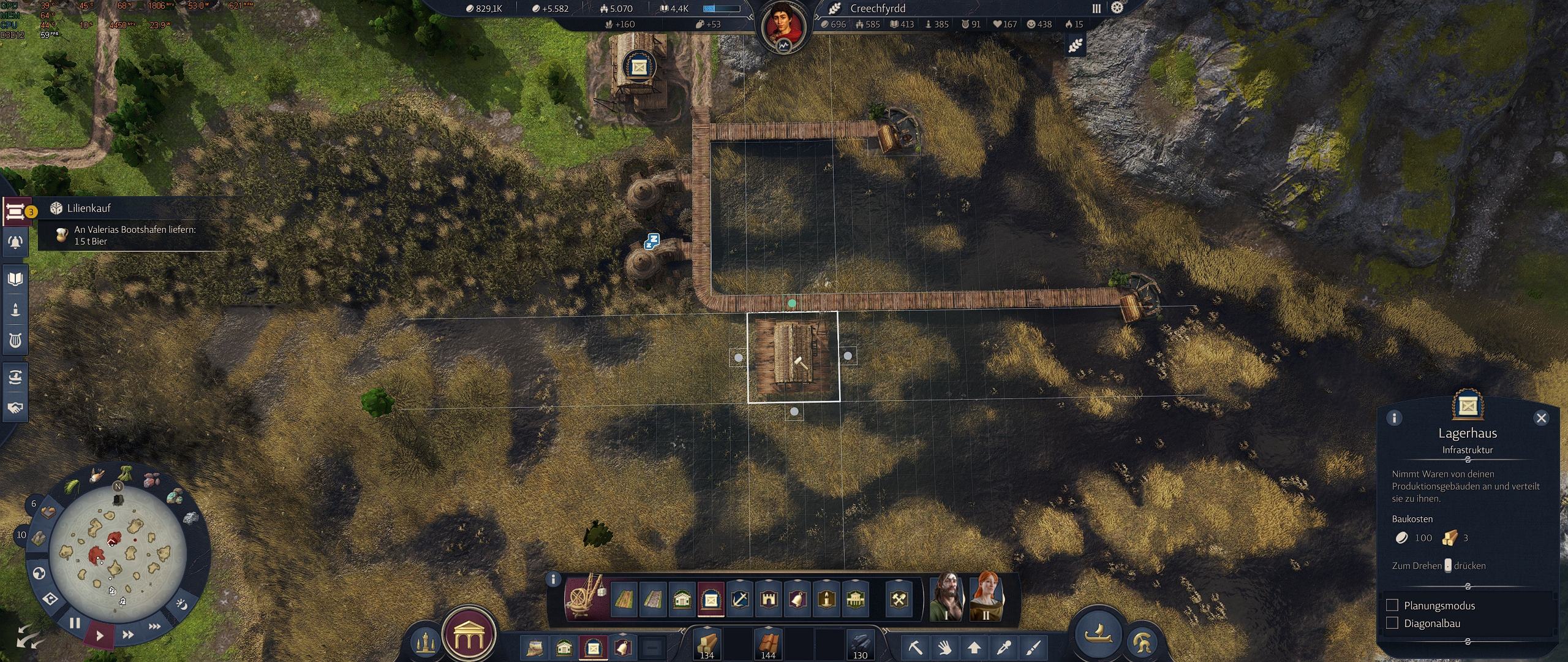Select the crossed hammer and shovel category
The image size is (1568, 662).
(x=899, y=599)
